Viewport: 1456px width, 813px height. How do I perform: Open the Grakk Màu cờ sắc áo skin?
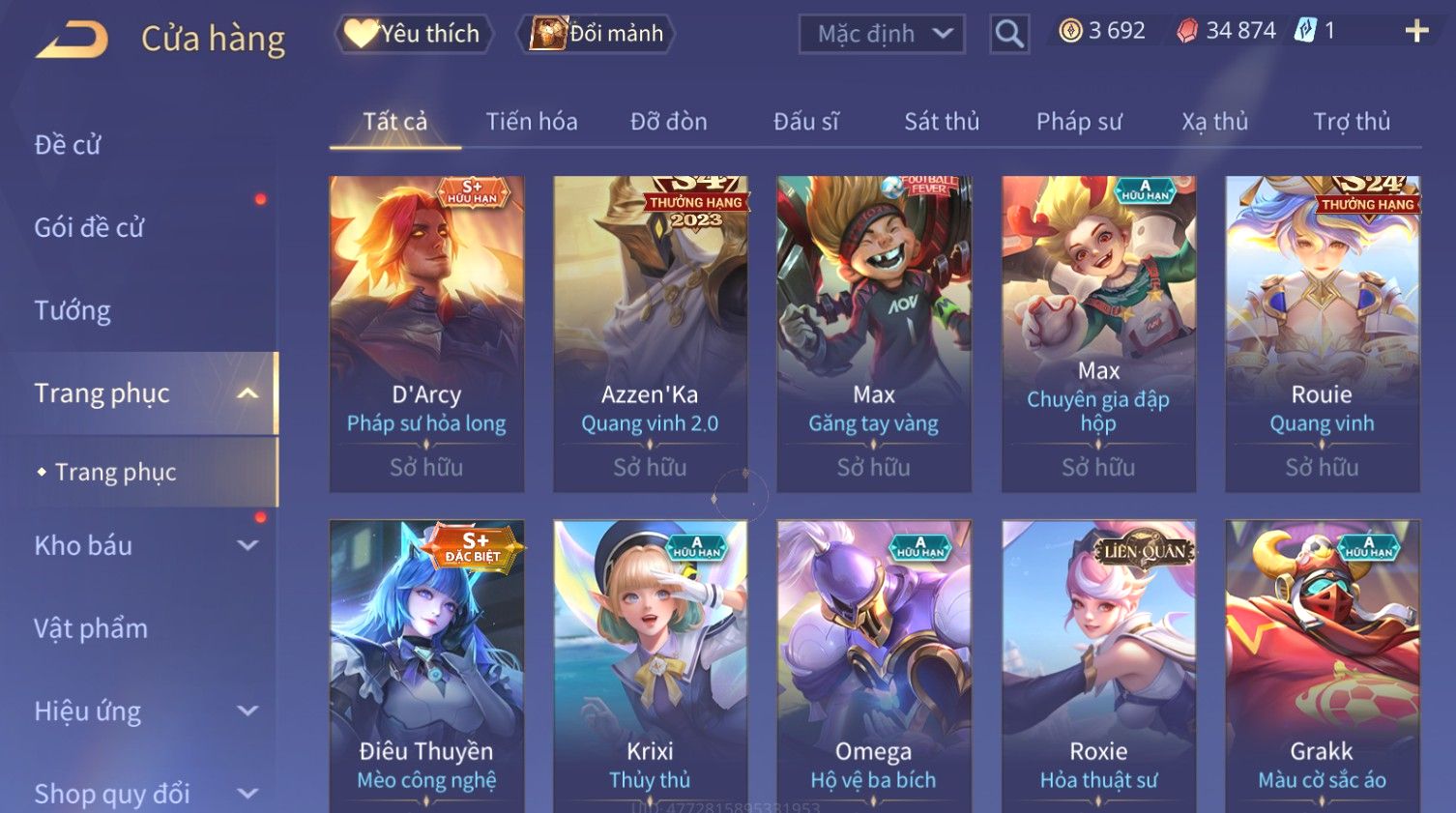(x=1322, y=667)
